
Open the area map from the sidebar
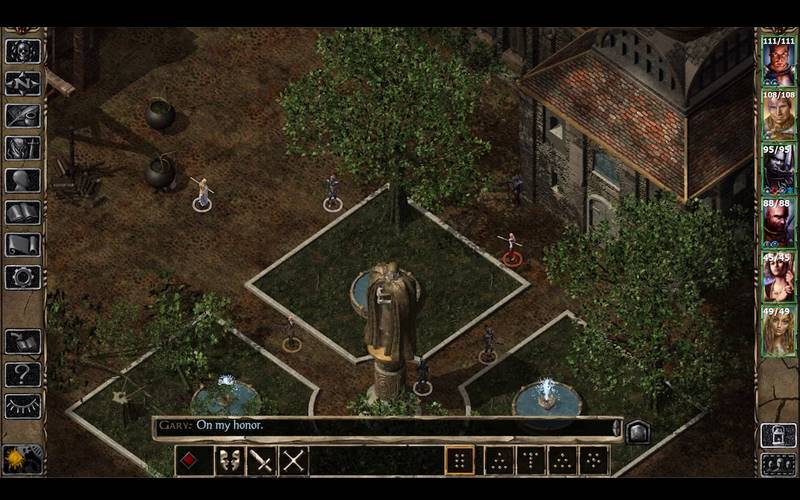[x=22, y=83]
